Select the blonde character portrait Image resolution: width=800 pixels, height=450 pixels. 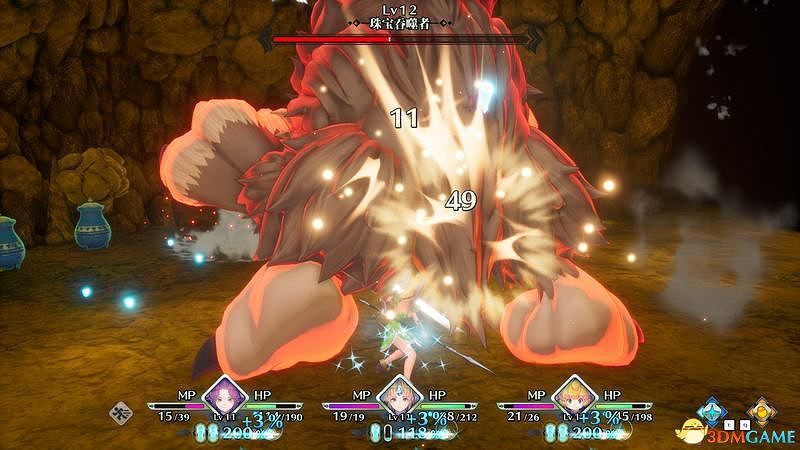point(574,394)
